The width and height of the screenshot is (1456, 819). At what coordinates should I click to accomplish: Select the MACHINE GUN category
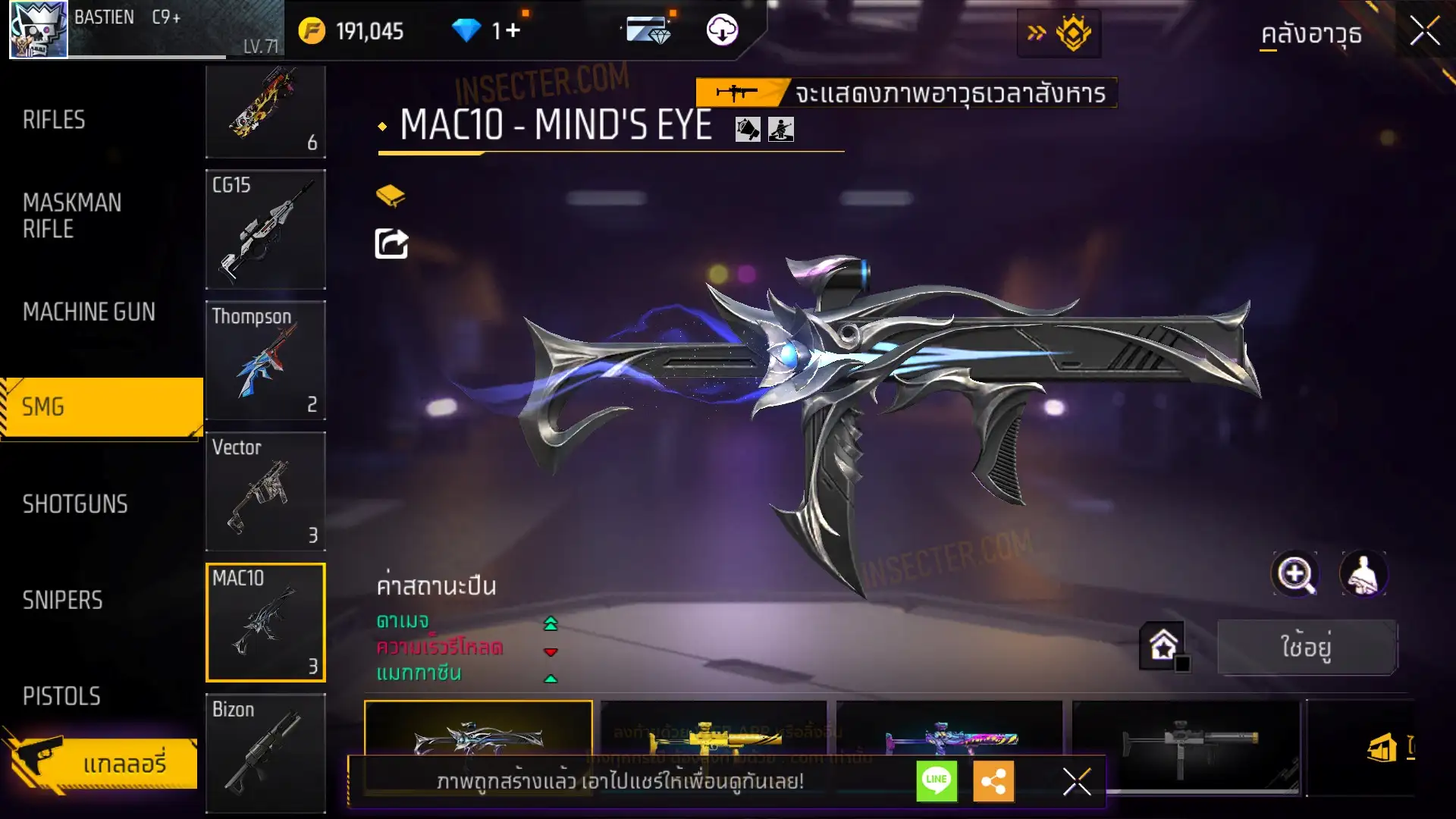(89, 312)
